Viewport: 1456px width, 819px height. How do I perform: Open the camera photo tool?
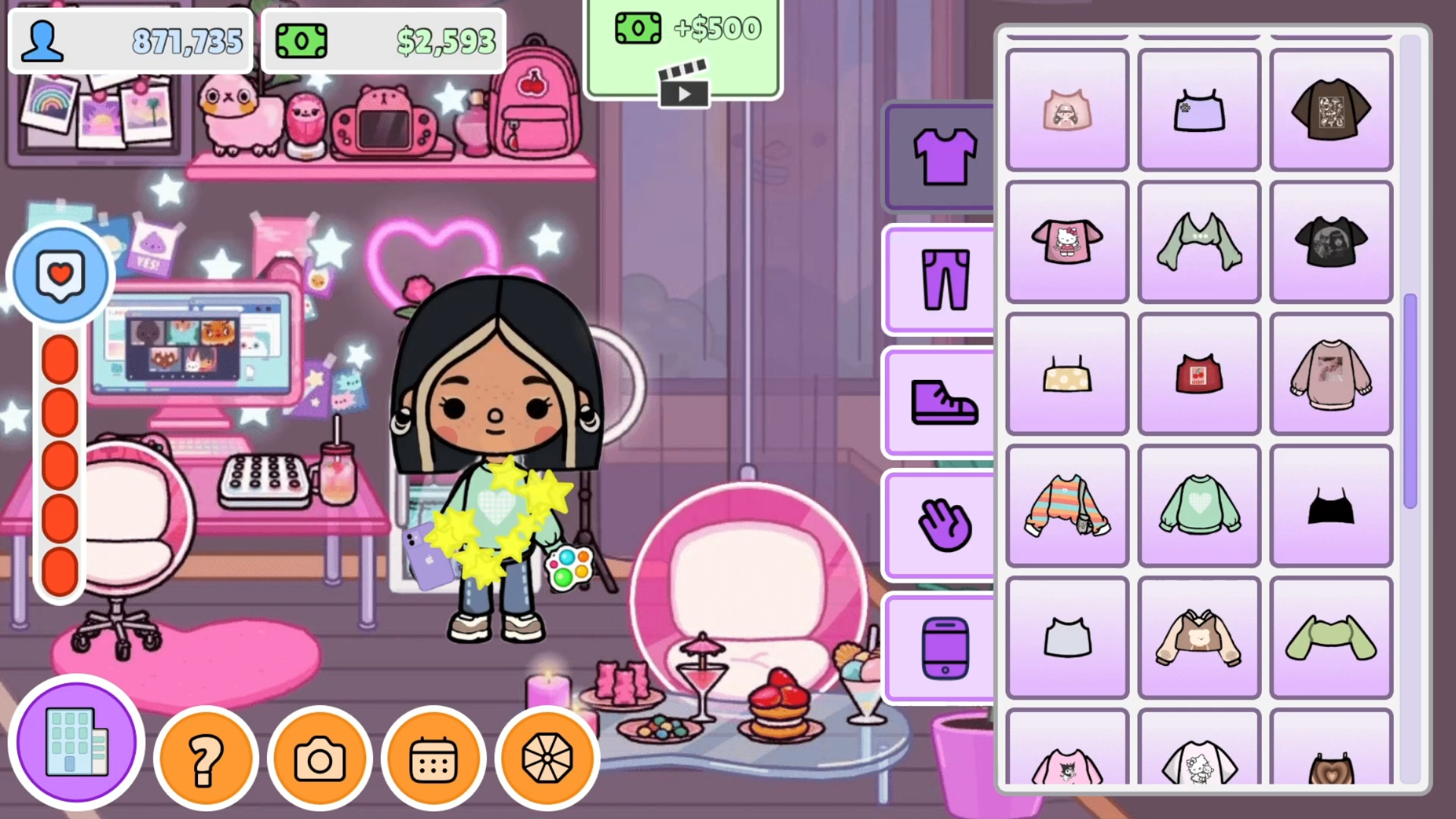[320, 758]
